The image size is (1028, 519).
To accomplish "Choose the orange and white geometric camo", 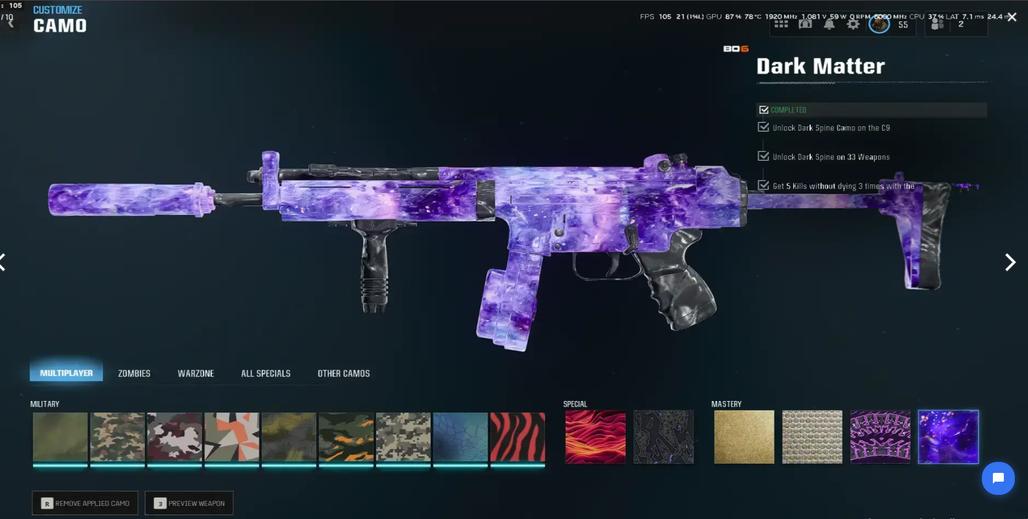I will [232, 437].
